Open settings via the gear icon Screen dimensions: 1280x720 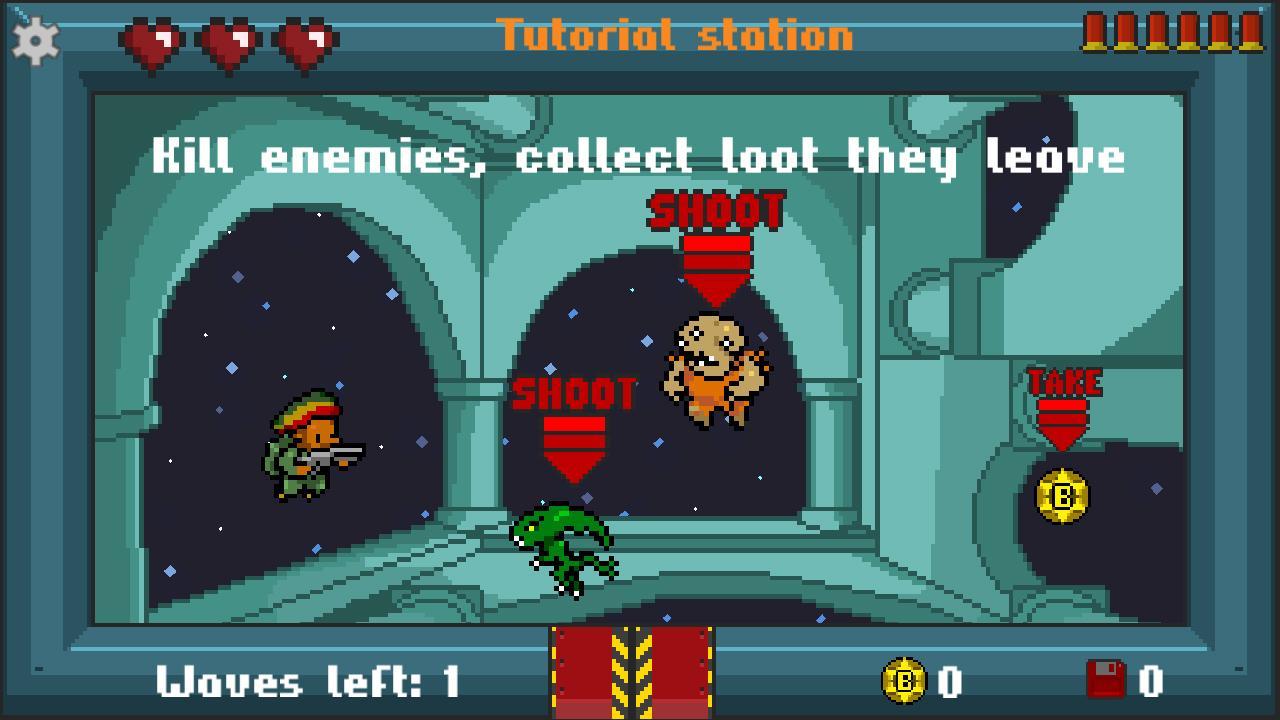point(36,41)
